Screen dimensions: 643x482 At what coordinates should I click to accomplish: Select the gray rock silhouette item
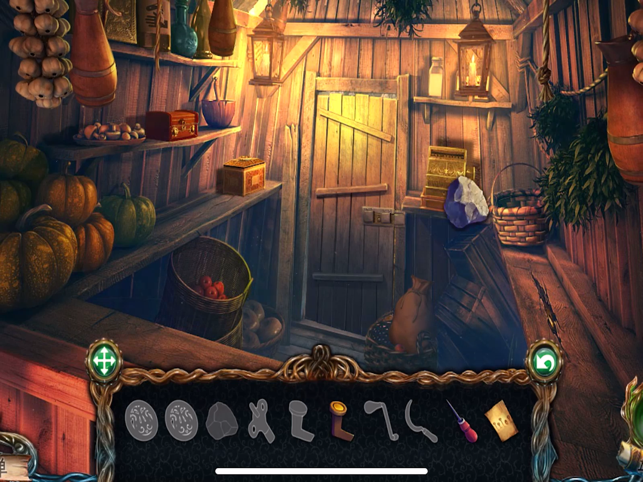(221, 422)
